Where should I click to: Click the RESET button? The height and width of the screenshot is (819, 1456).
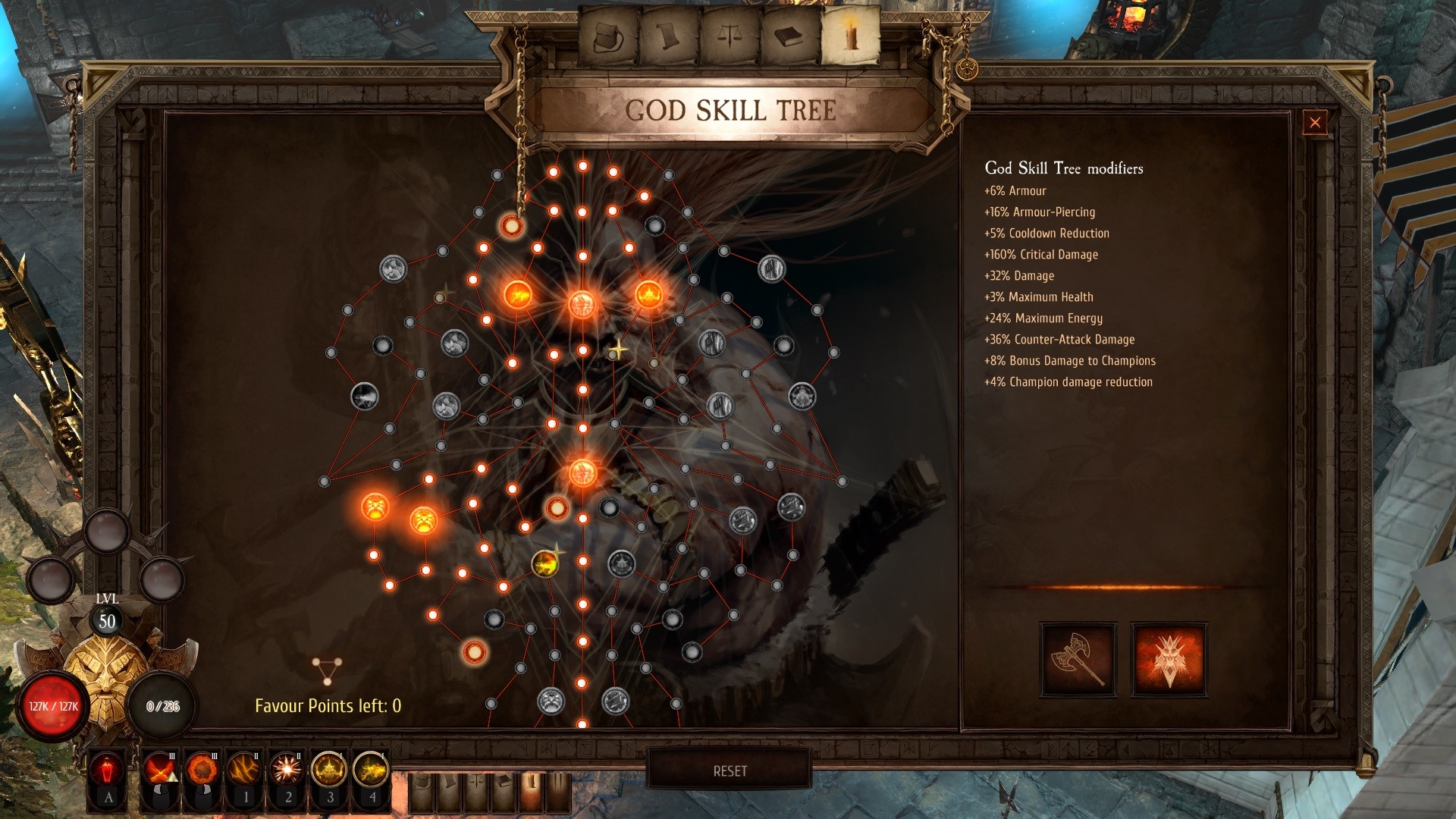pyautogui.click(x=730, y=771)
